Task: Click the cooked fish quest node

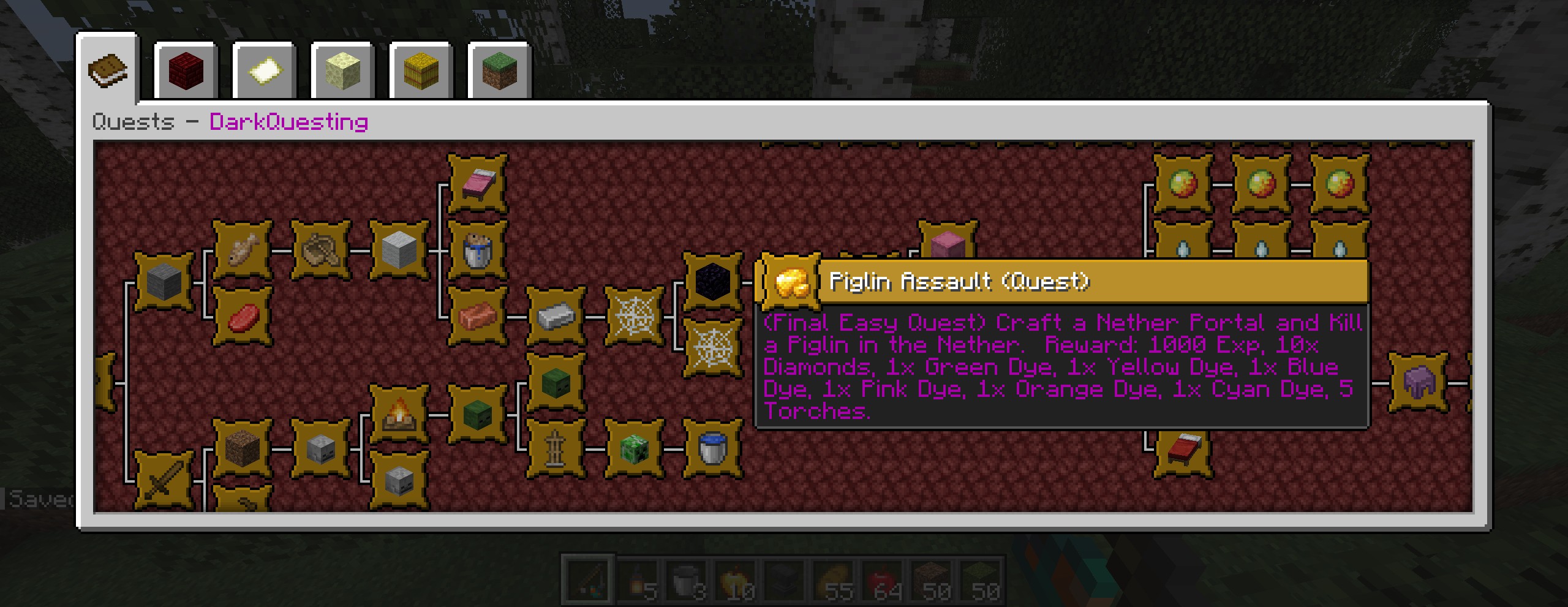Action: [x=243, y=250]
